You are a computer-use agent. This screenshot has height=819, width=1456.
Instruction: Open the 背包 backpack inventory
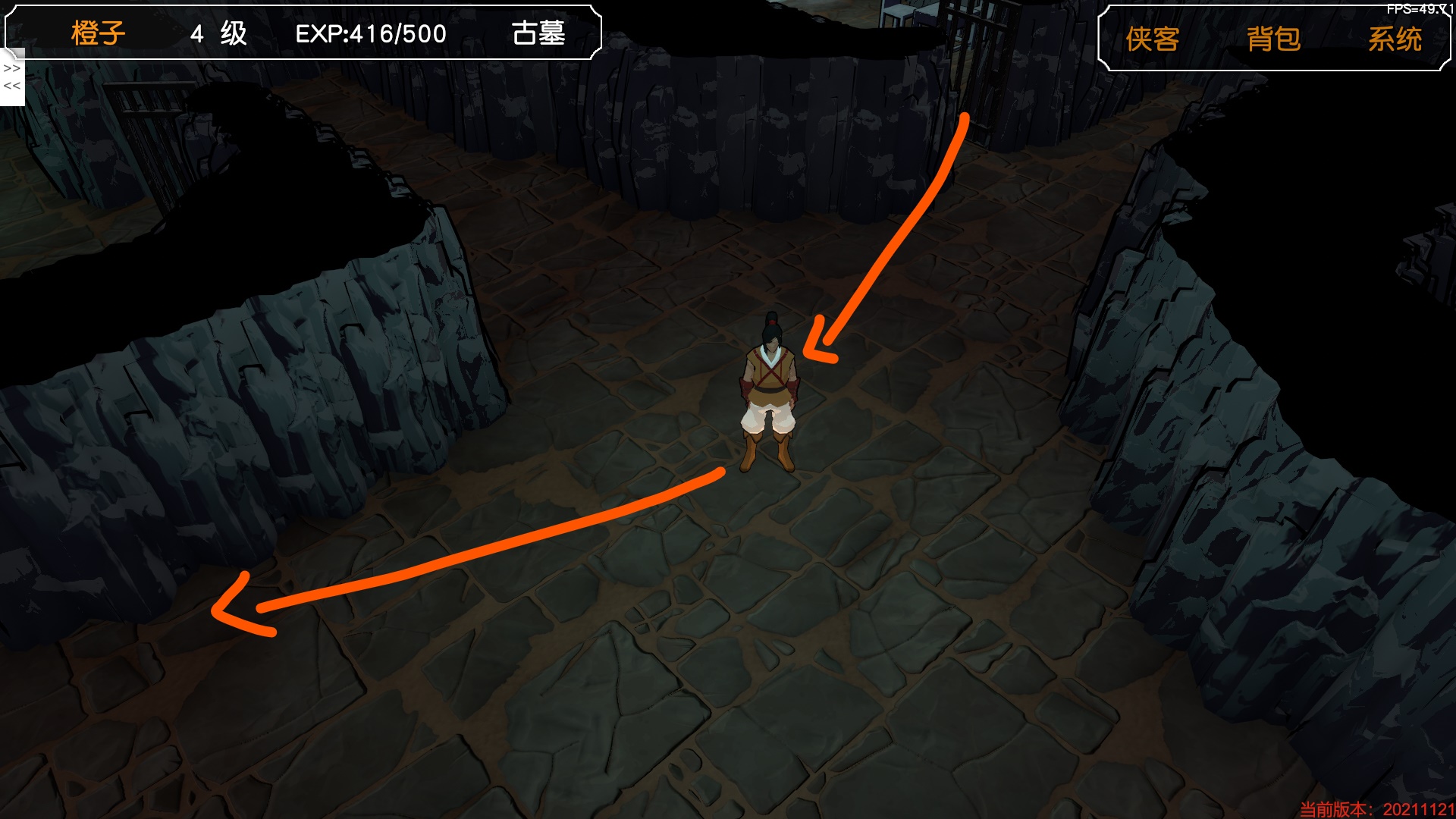[x=1273, y=39]
